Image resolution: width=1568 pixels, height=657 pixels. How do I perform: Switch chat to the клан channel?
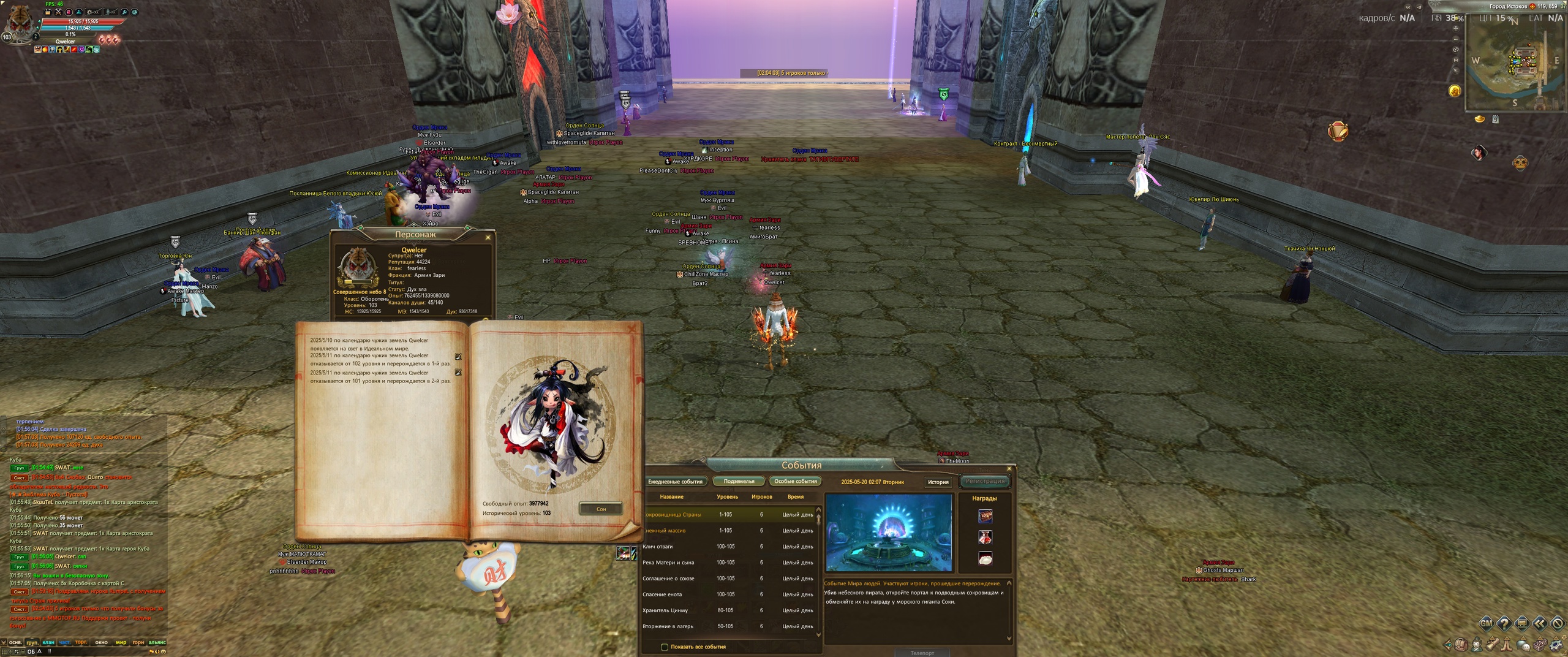coord(48,642)
